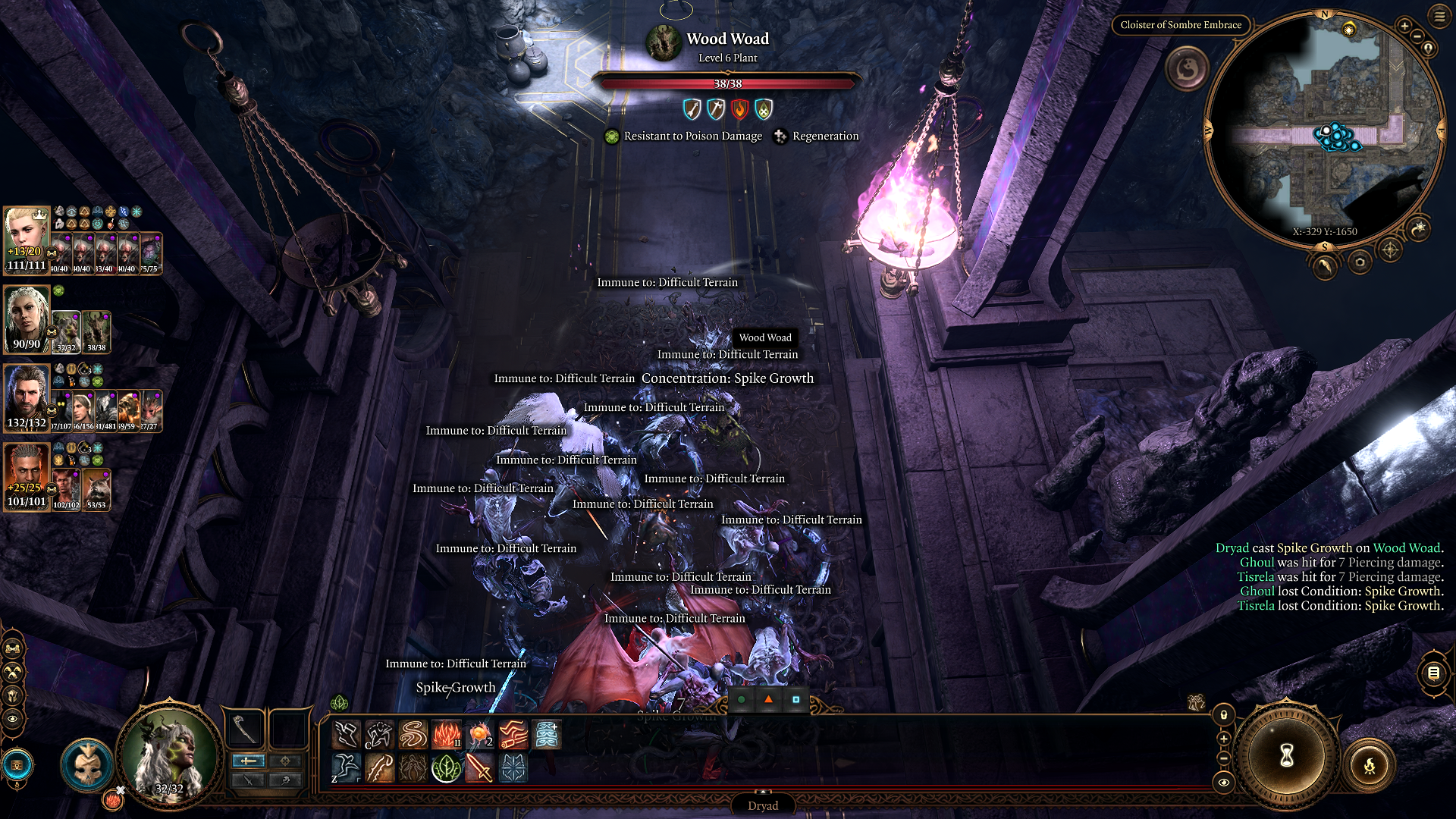
Task: Activate the red sword main-hand attack icon
Action: [479, 768]
